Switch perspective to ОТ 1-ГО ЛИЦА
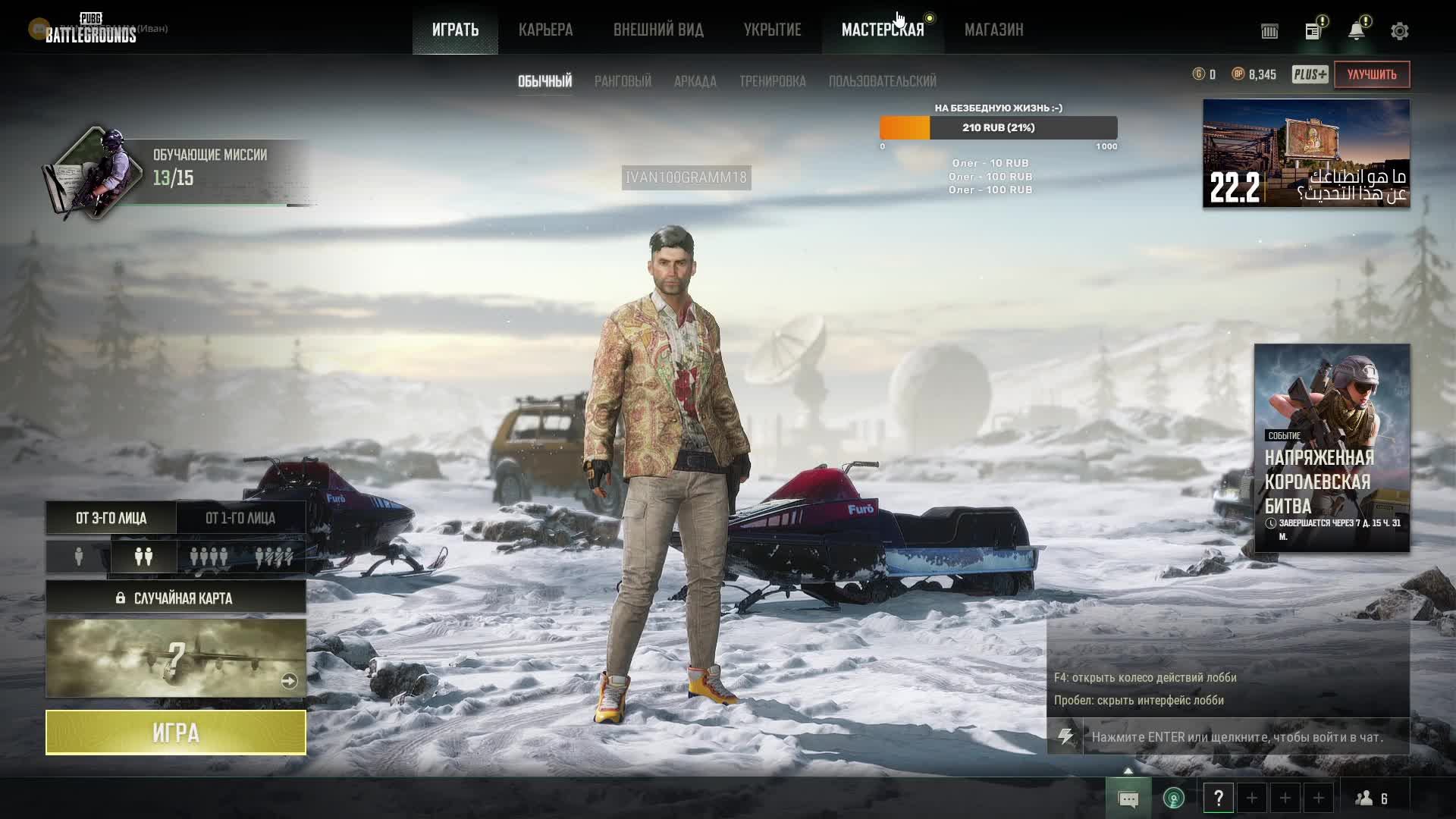The image size is (1456, 819). pyautogui.click(x=240, y=518)
